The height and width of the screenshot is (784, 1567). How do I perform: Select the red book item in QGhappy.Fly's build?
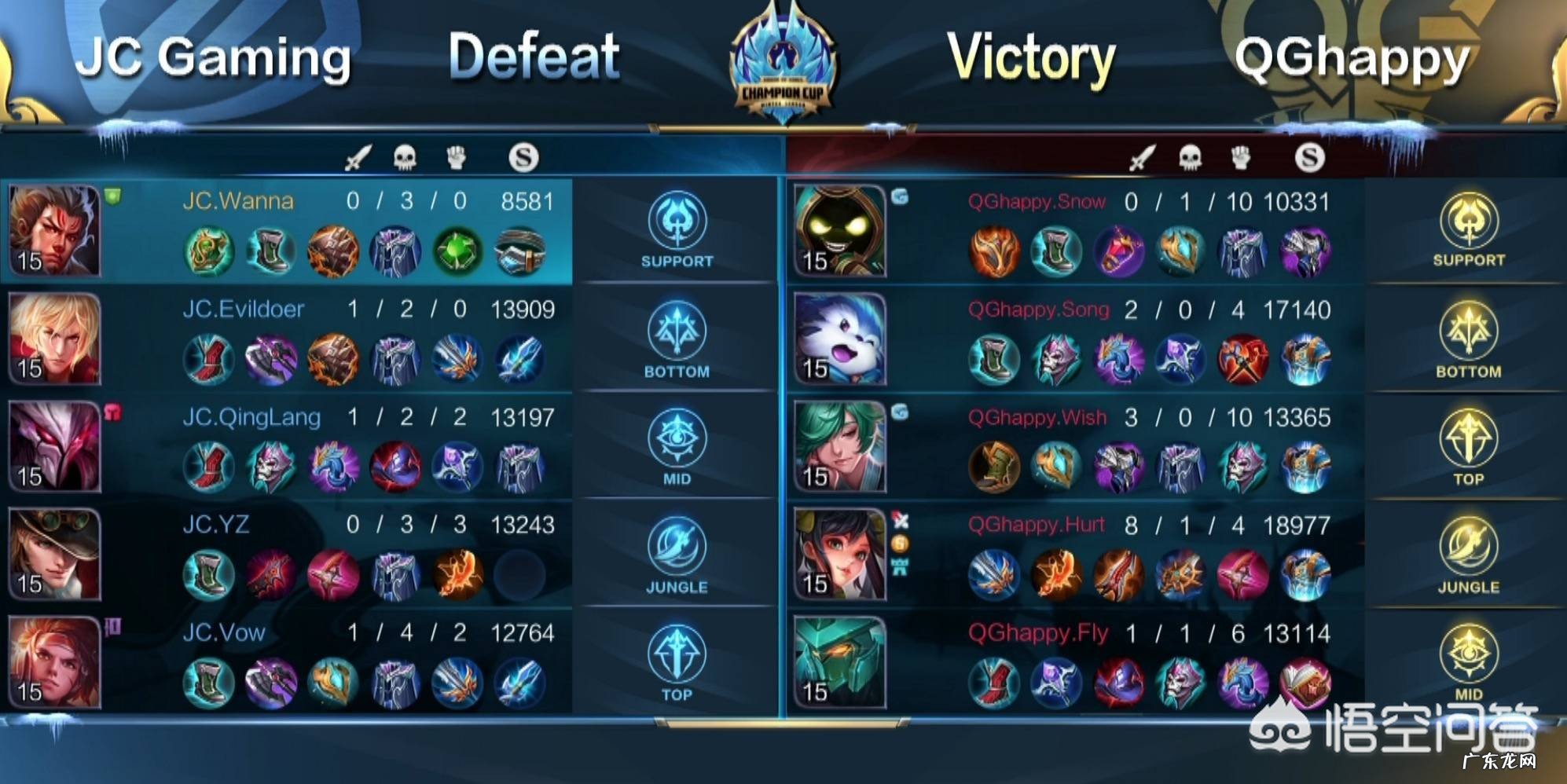point(1305,682)
